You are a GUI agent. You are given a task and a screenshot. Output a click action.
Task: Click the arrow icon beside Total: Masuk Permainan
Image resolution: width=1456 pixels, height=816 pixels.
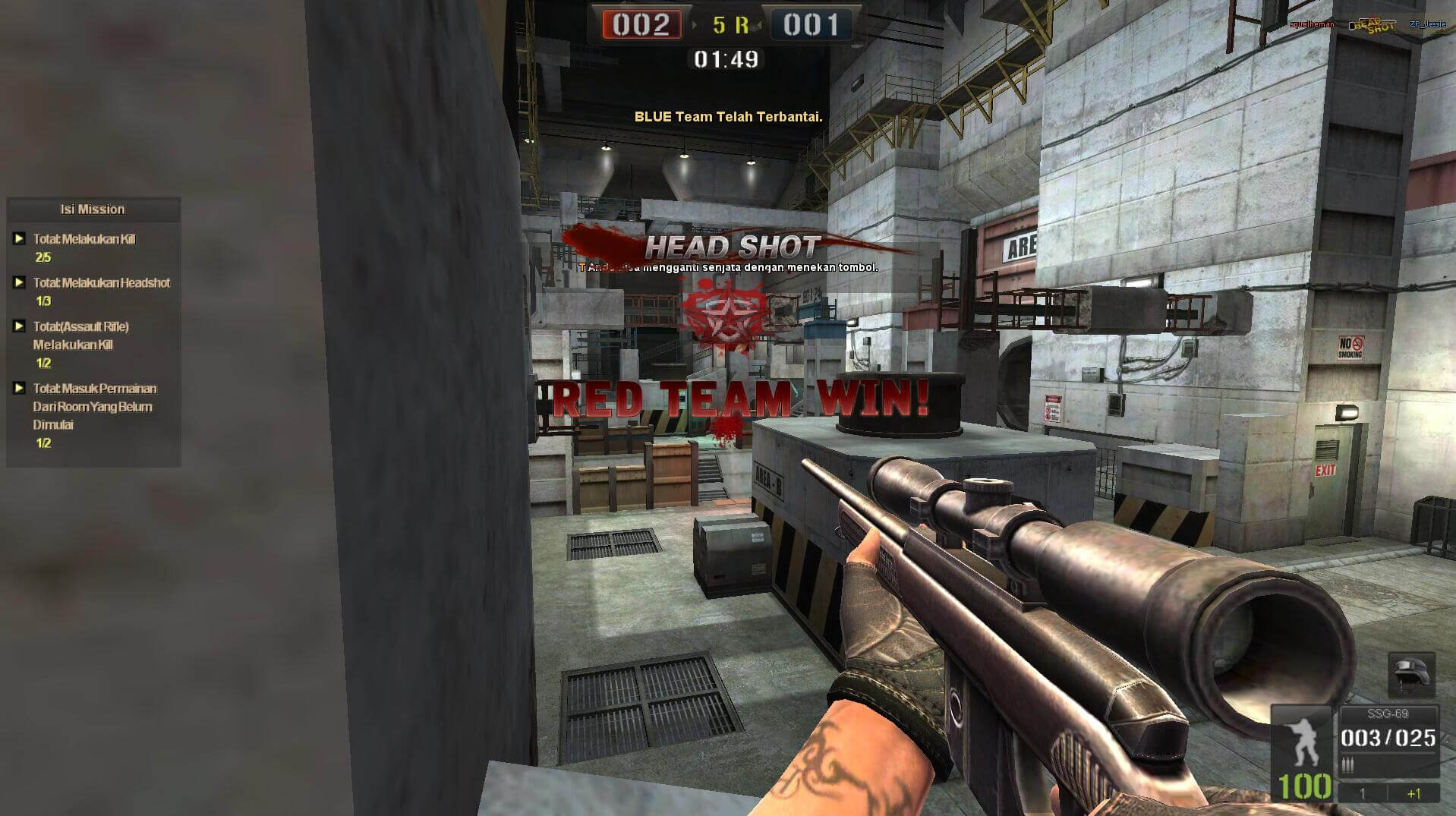[19, 388]
